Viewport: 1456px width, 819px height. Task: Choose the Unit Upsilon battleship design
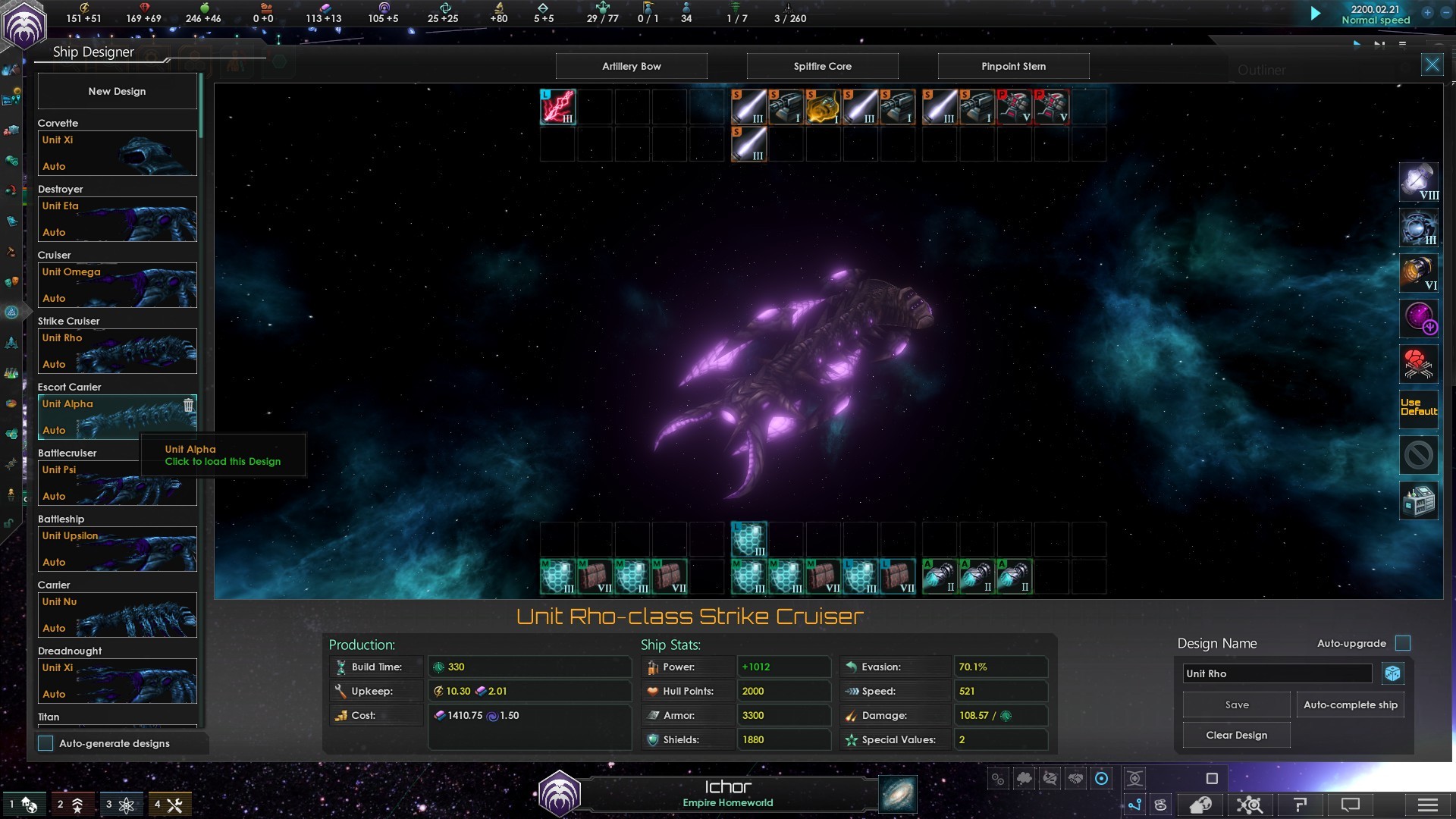tap(117, 549)
